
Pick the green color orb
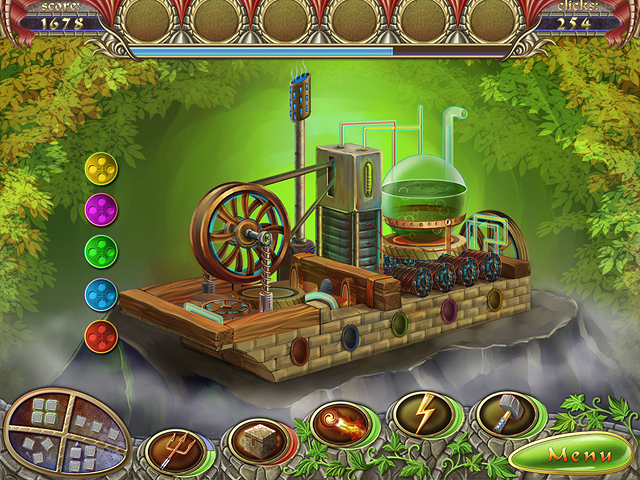101,251
